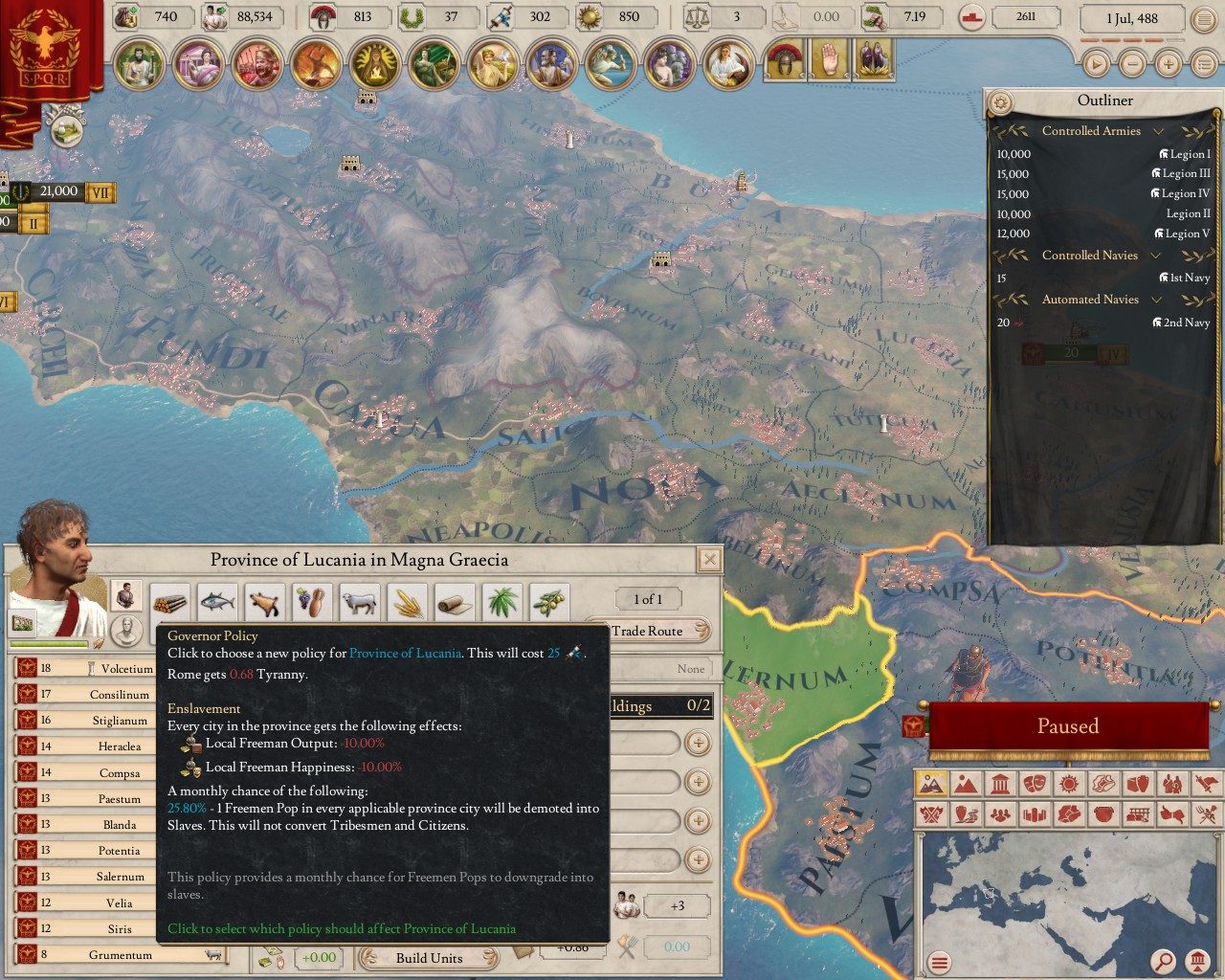Increase game speed with plus button
The image size is (1225, 980).
tap(1168, 64)
